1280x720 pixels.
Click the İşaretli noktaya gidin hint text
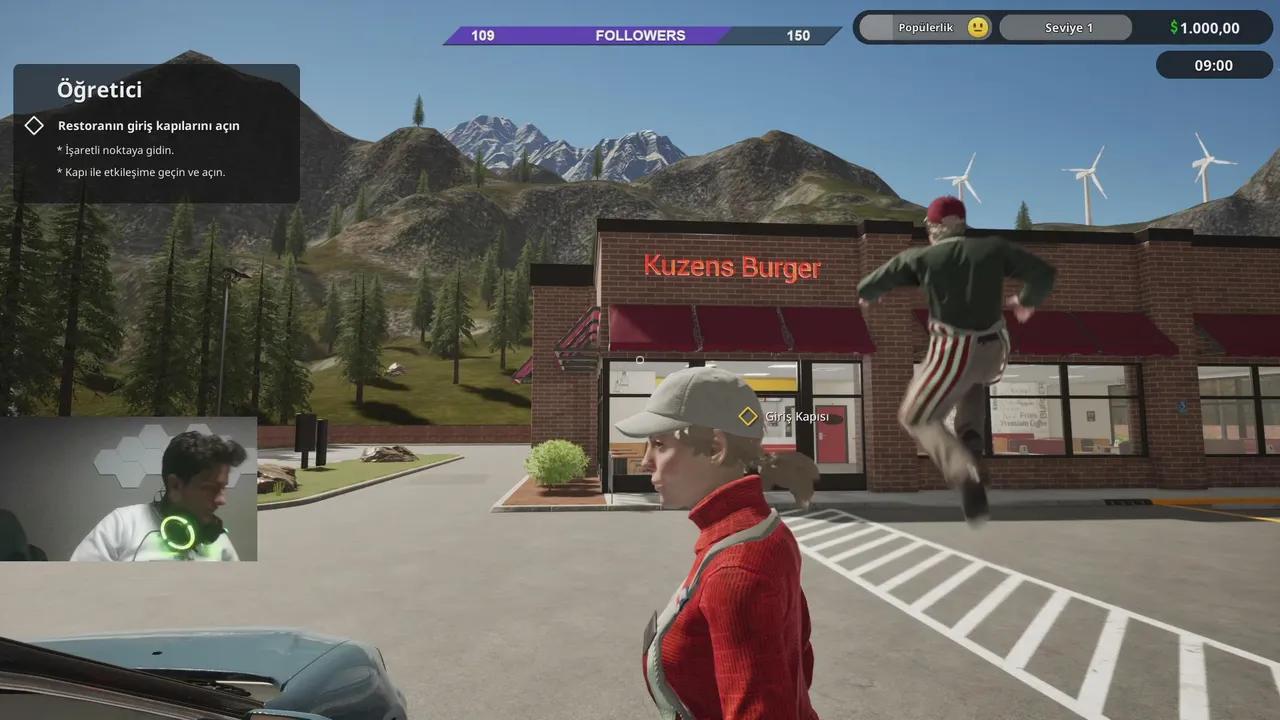click(x=115, y=150)
